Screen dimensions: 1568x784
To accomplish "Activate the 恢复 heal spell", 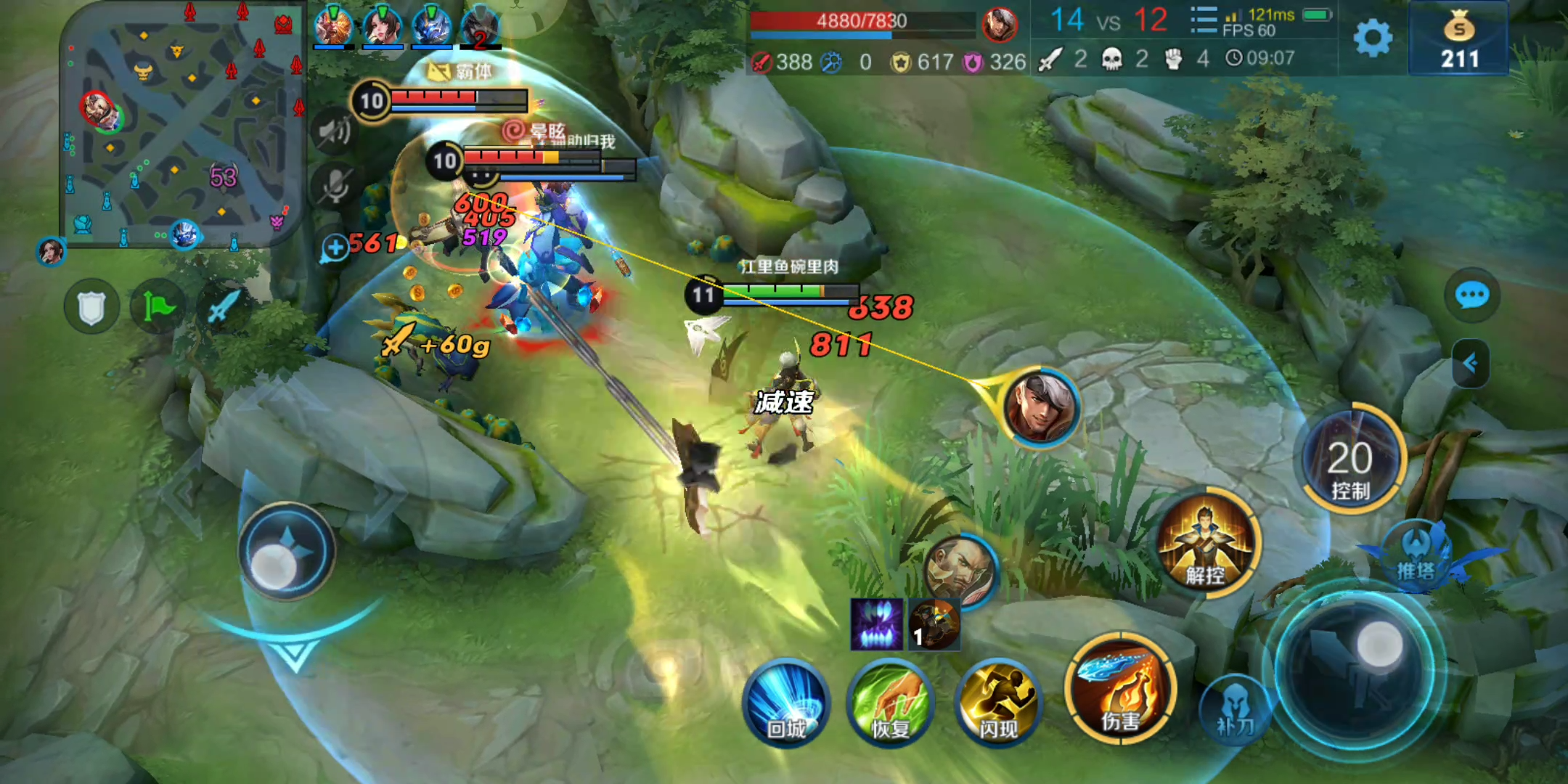I will click(891, 703).
